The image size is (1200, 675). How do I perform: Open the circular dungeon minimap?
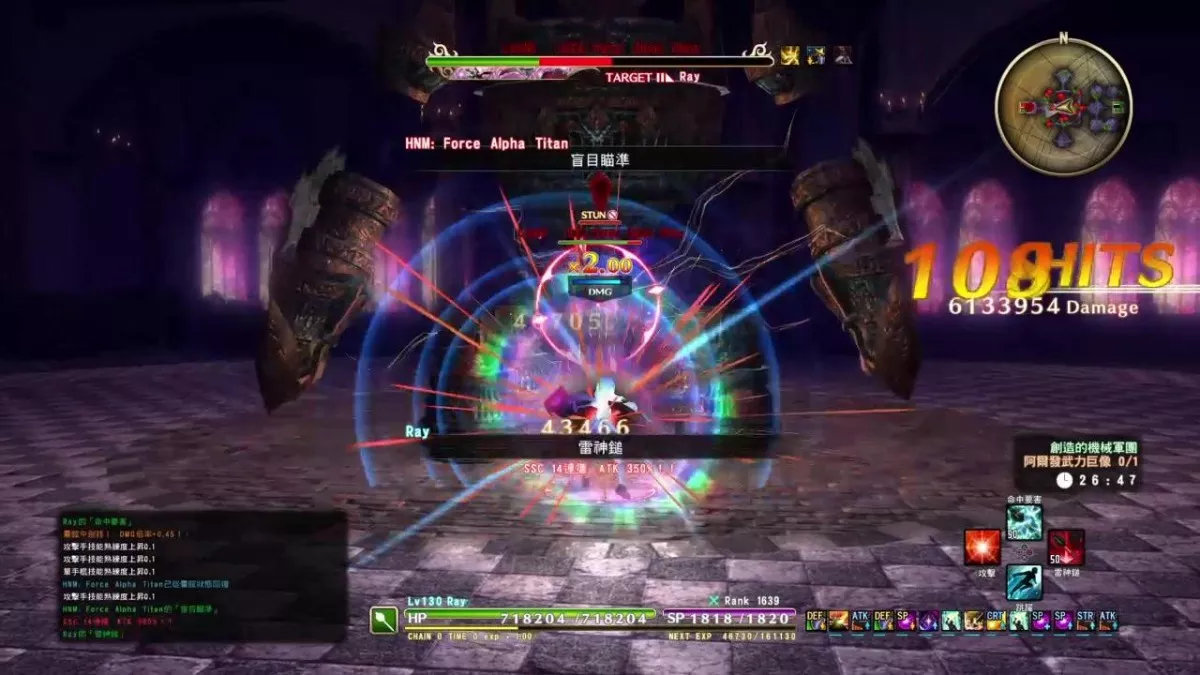point(1063,105)
